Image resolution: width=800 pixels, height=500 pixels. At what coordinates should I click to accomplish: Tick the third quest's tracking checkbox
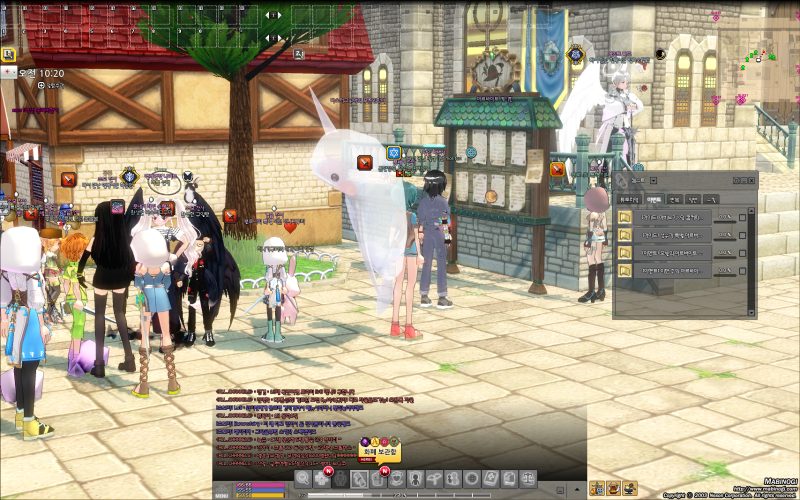pyautogui.click(x=741, y=252)
